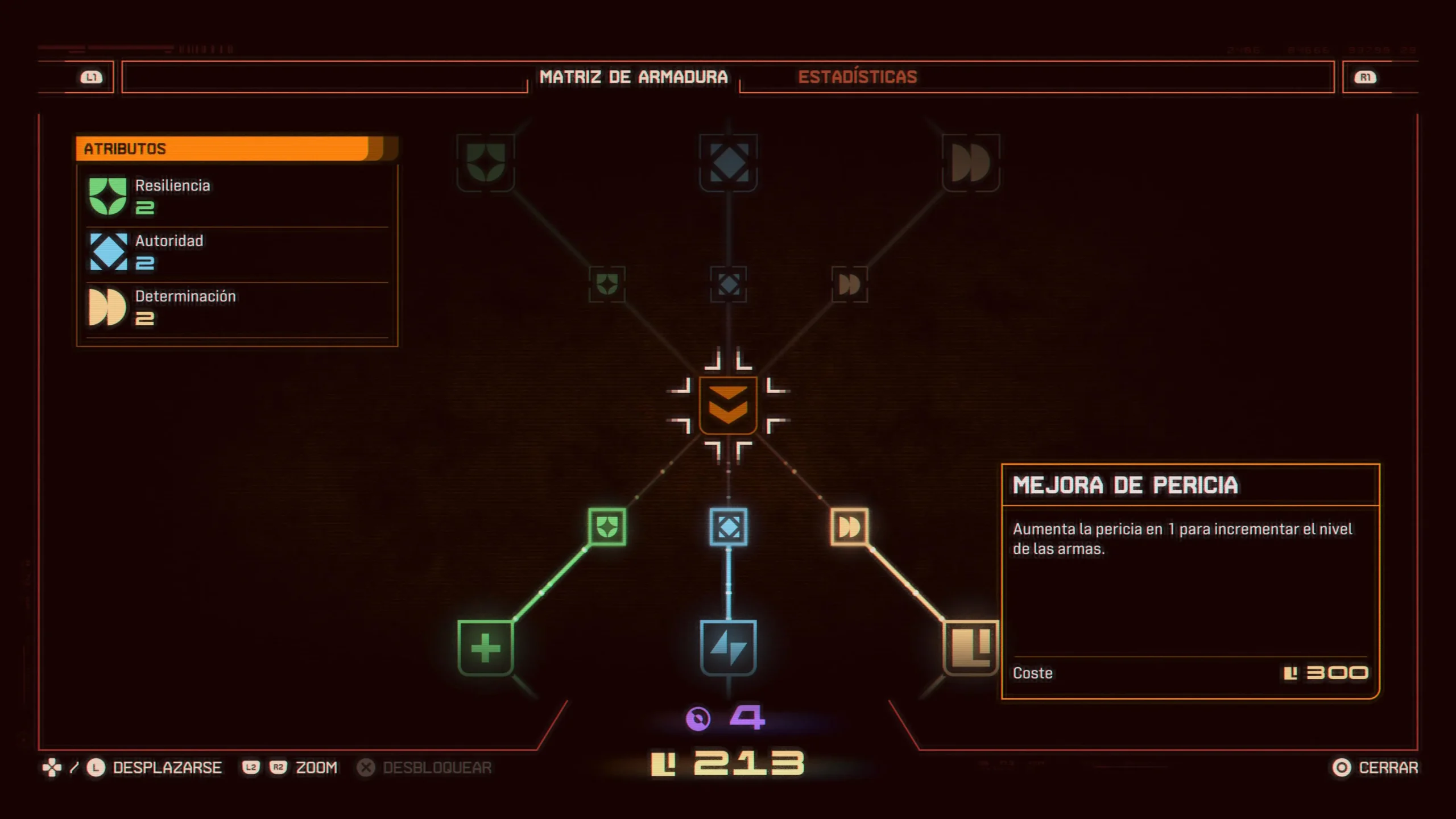Screen dimensions: 1456x819
Task: Select the large dimmed blue diamond node
Action: [x=728, y=163]
